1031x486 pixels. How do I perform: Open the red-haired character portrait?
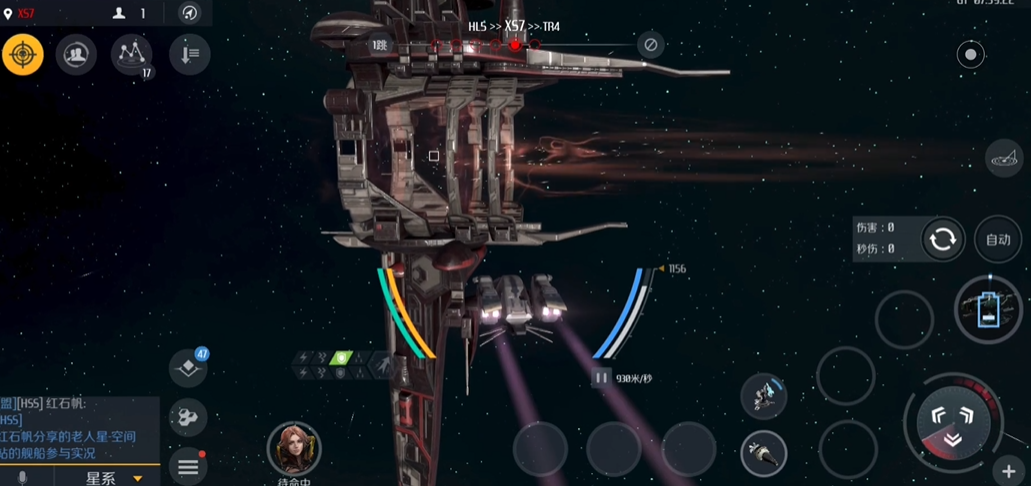point(294,449)
